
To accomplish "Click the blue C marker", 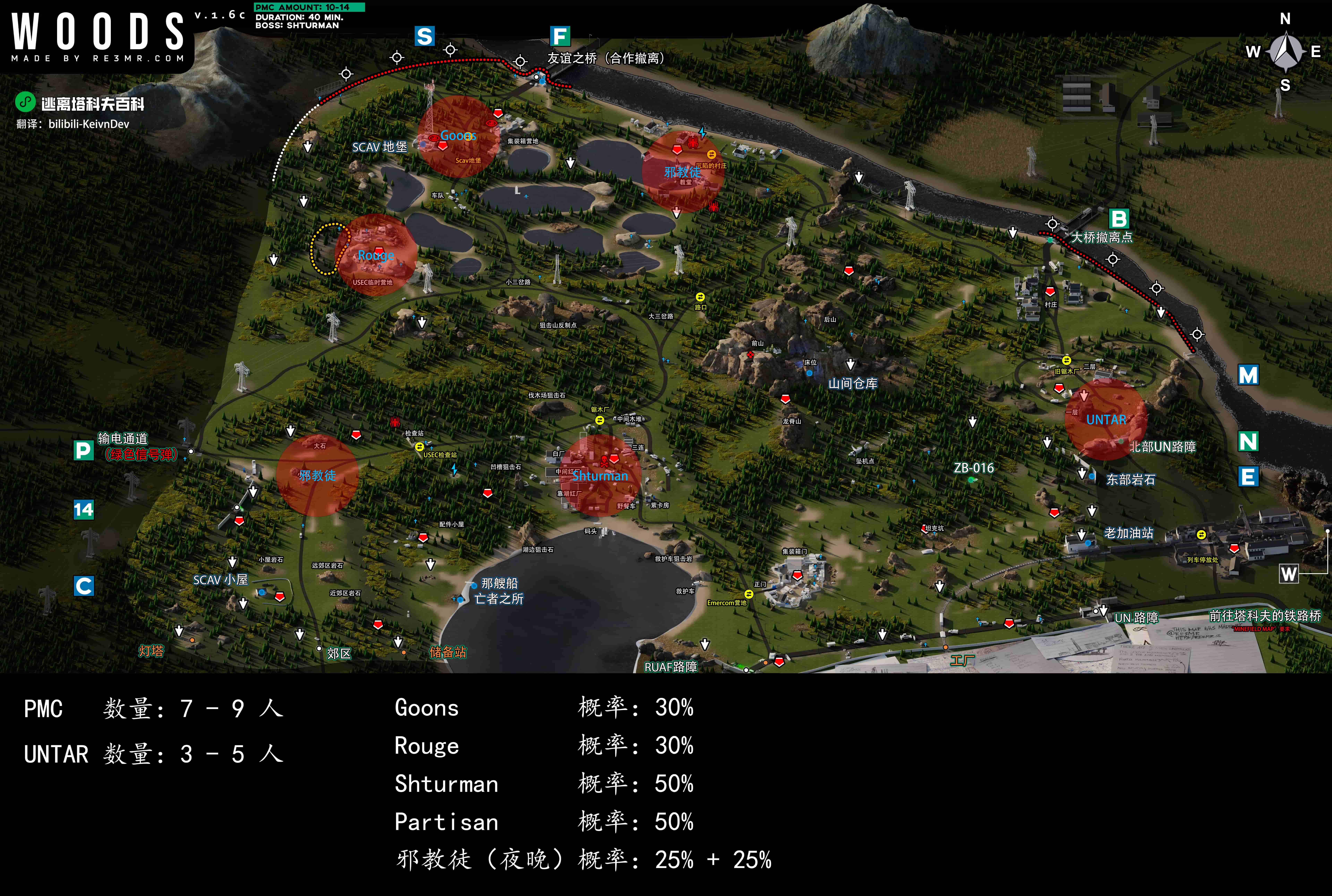I will coord(83,586).
